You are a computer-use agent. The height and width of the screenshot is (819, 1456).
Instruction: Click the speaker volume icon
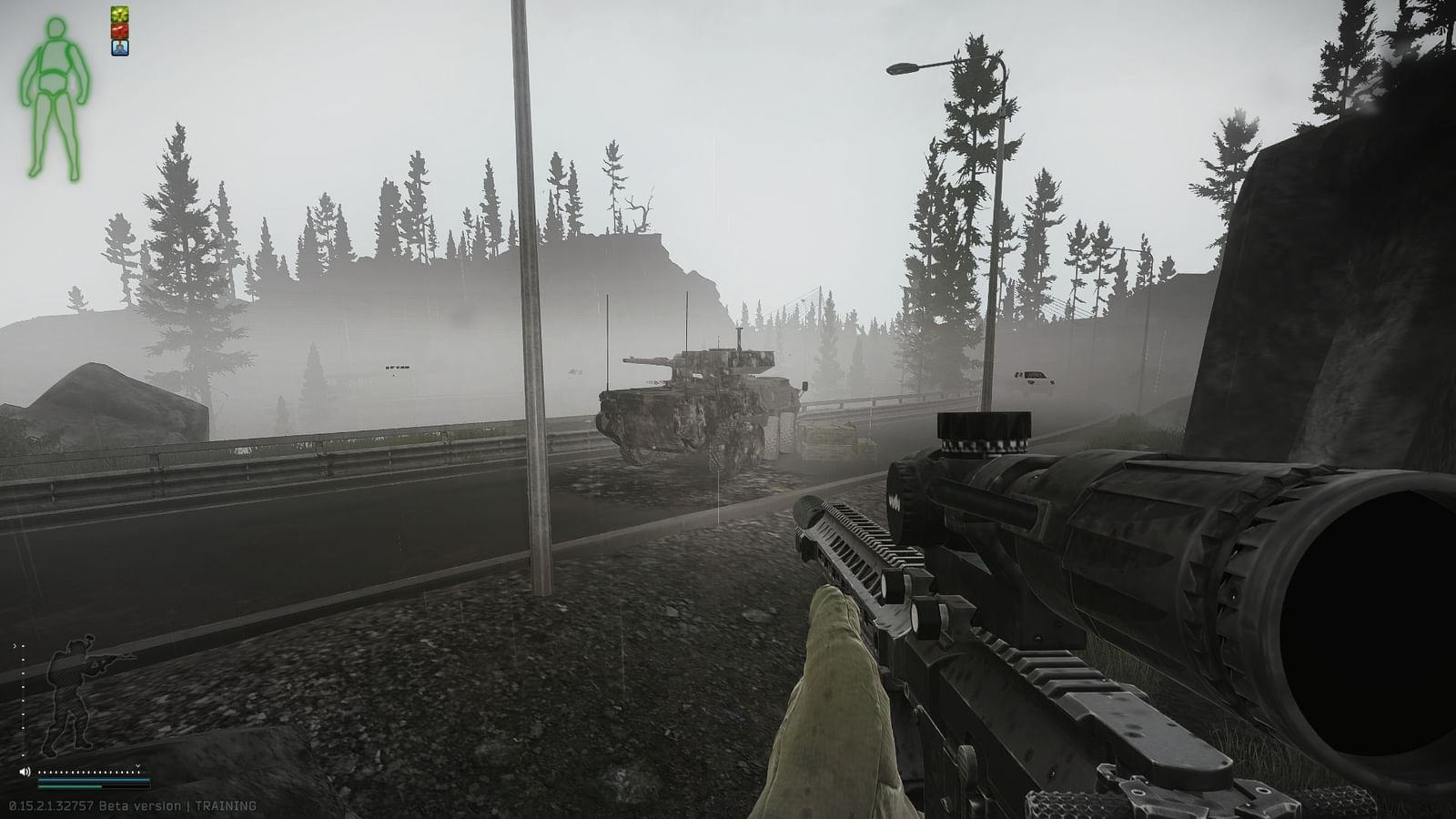(25, 771)
